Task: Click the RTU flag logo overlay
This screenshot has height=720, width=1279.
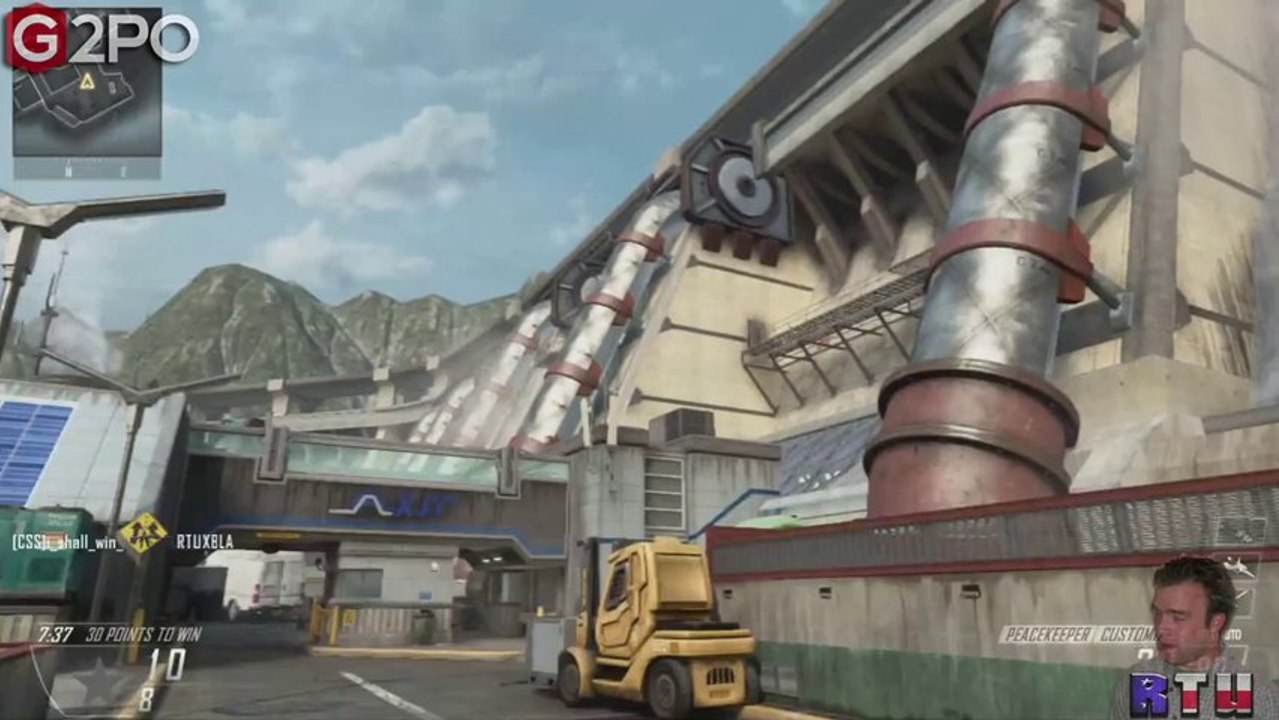Action: click(1191, 694)
